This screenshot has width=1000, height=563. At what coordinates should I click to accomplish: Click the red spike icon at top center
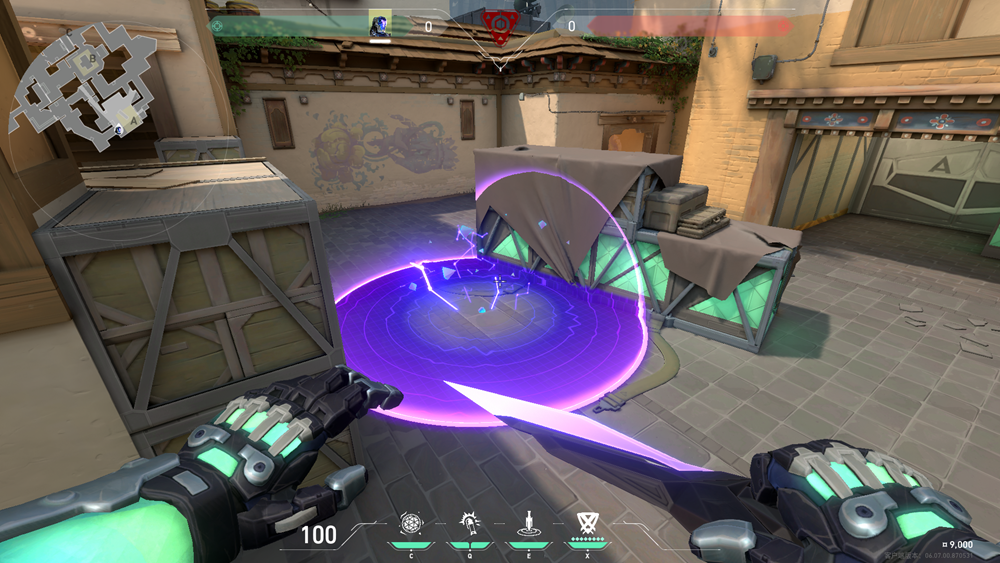(497, 23)
